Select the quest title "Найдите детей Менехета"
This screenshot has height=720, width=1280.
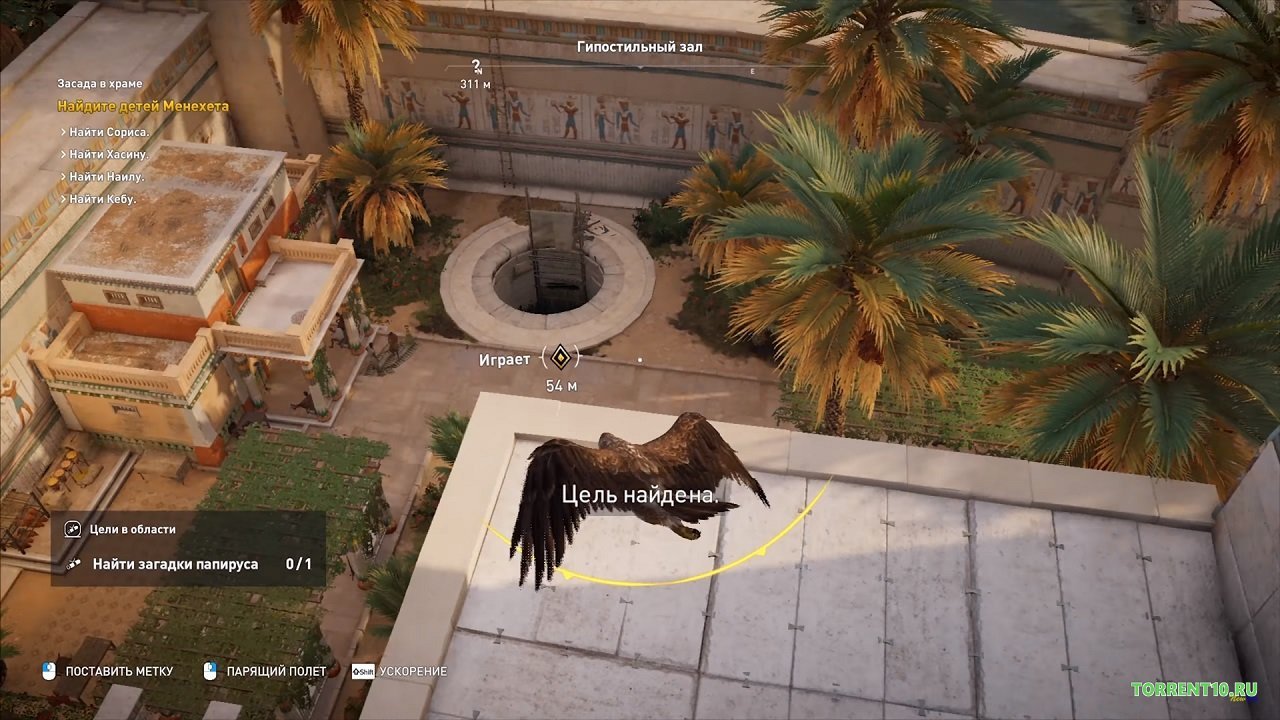[x=143, y=106]
